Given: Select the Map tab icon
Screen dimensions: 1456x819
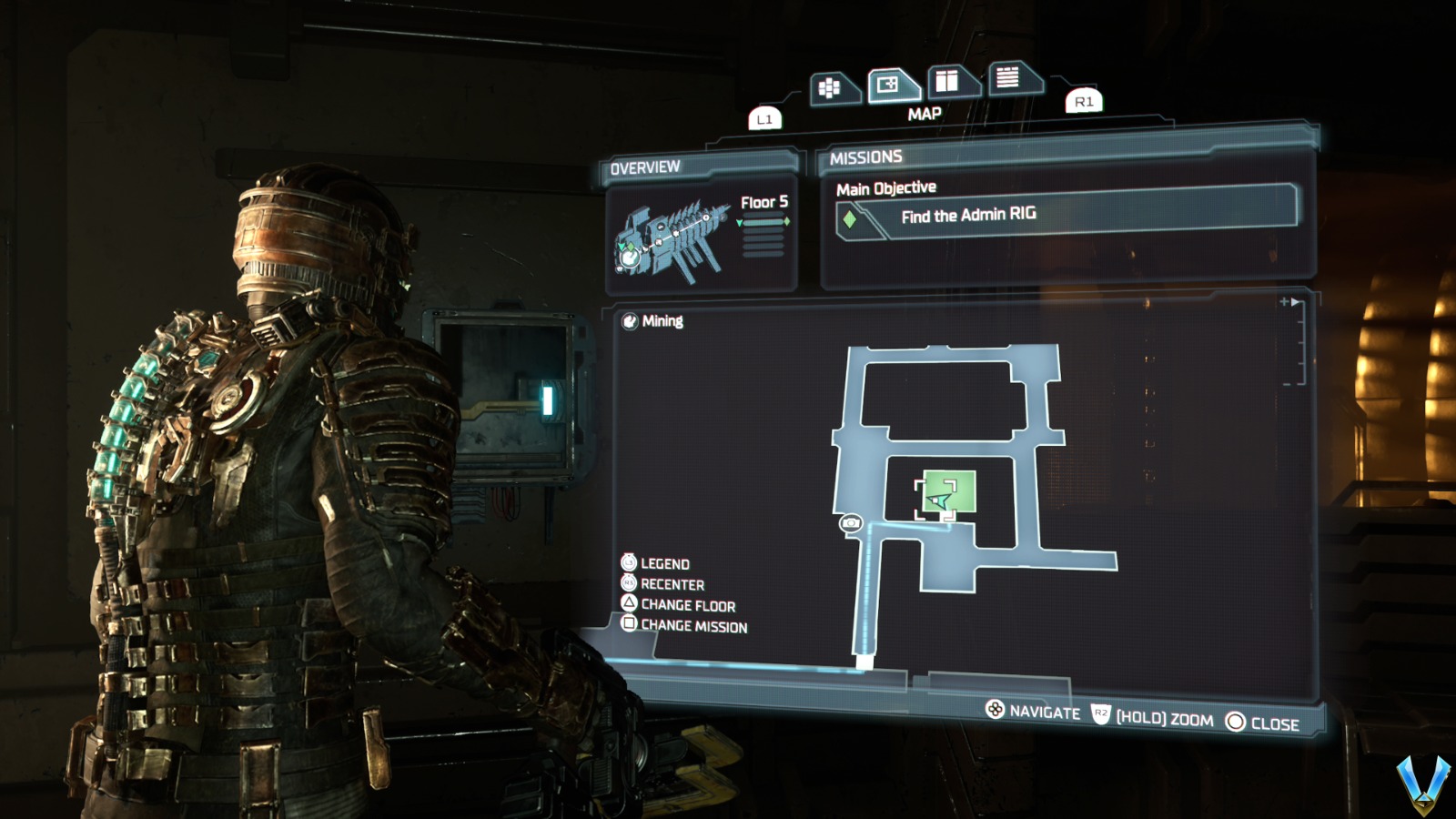Looking at the screenshot, I should (x=887, y=83).
